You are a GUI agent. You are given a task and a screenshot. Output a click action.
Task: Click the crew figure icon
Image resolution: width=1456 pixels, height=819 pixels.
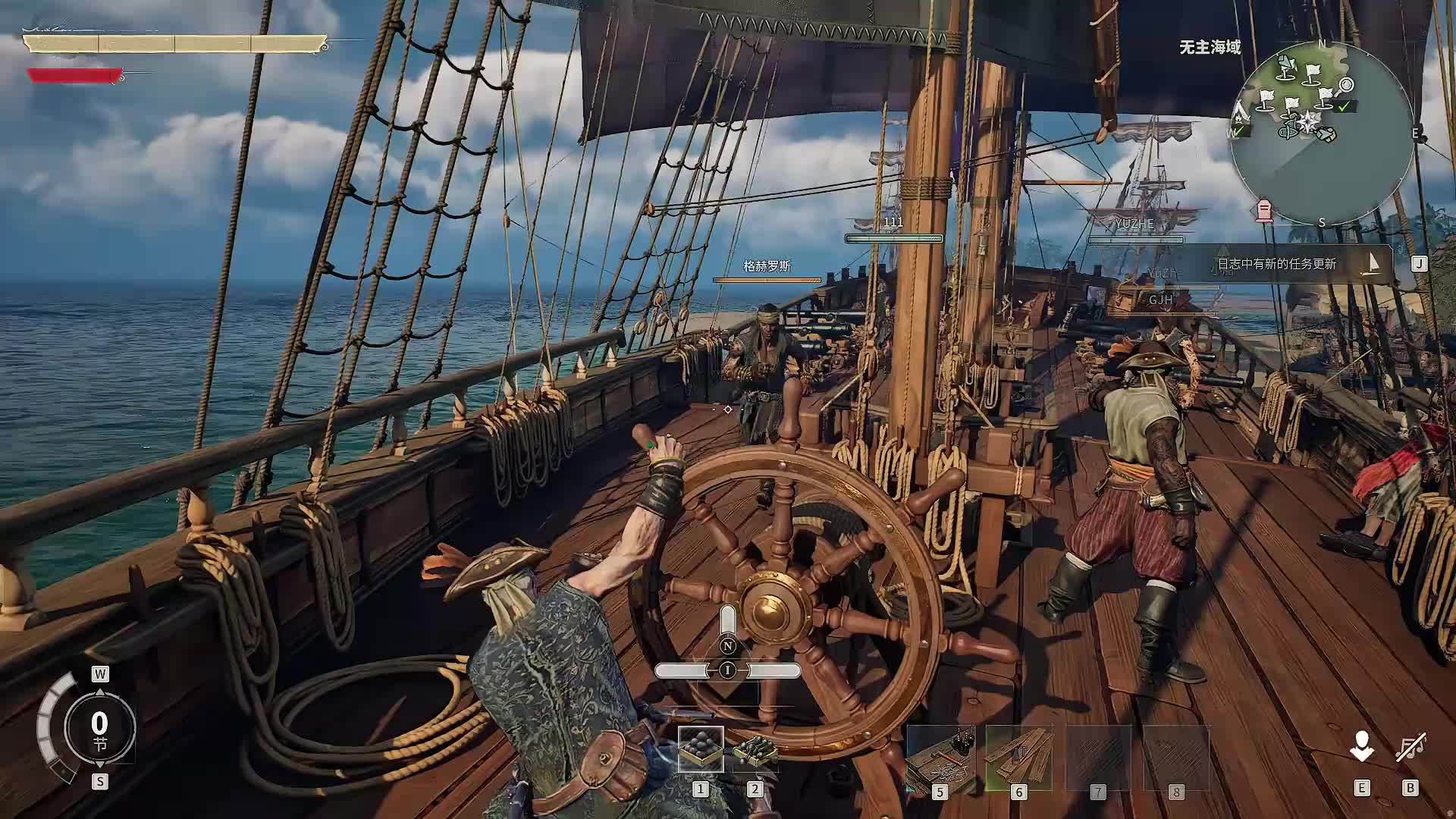point(1362,747)
